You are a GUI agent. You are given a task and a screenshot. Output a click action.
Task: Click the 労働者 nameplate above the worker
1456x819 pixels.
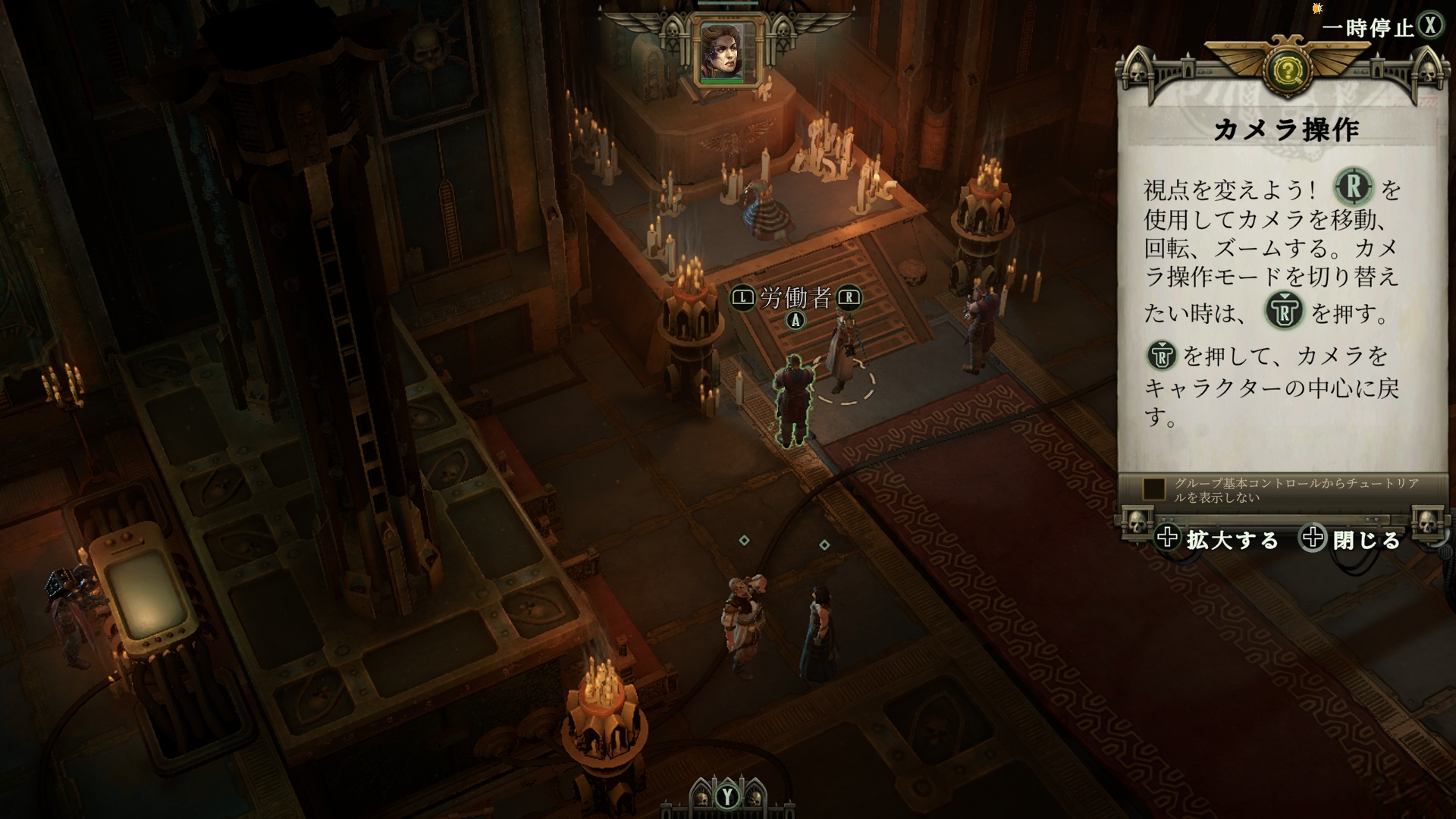tap(794, 297)
